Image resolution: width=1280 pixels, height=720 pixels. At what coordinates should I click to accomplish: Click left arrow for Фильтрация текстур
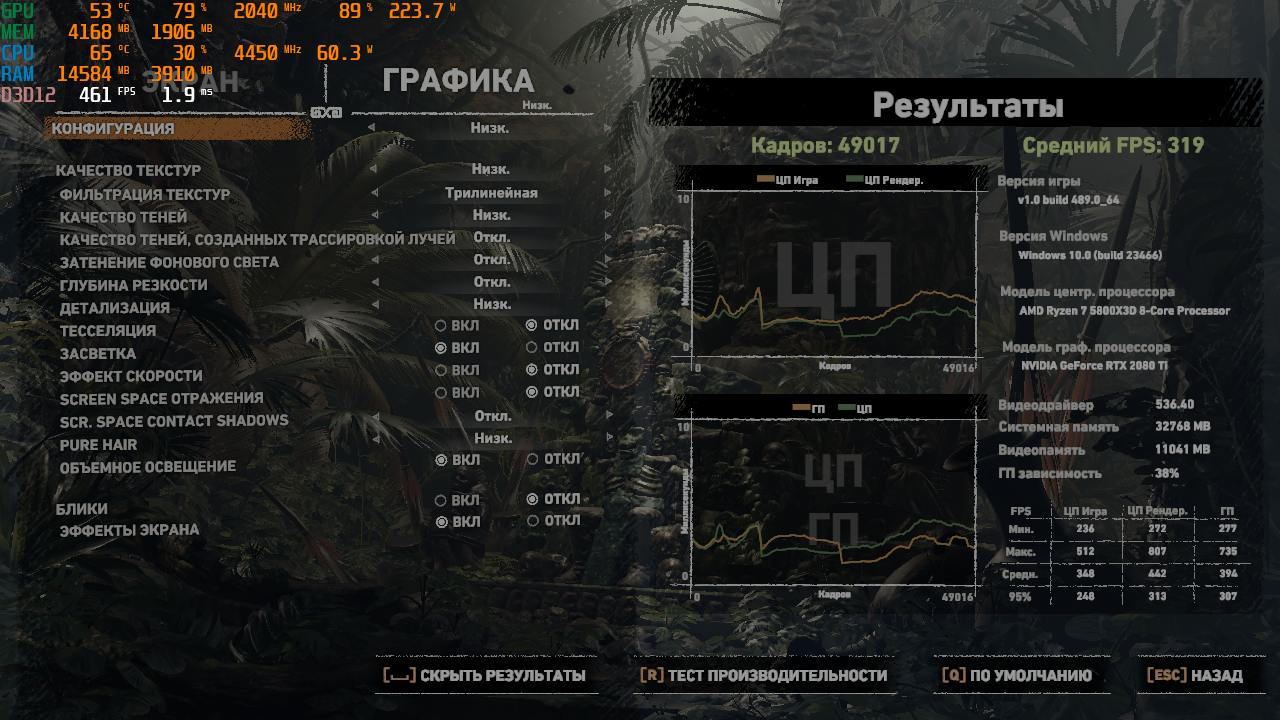click(x=375, y=194)
